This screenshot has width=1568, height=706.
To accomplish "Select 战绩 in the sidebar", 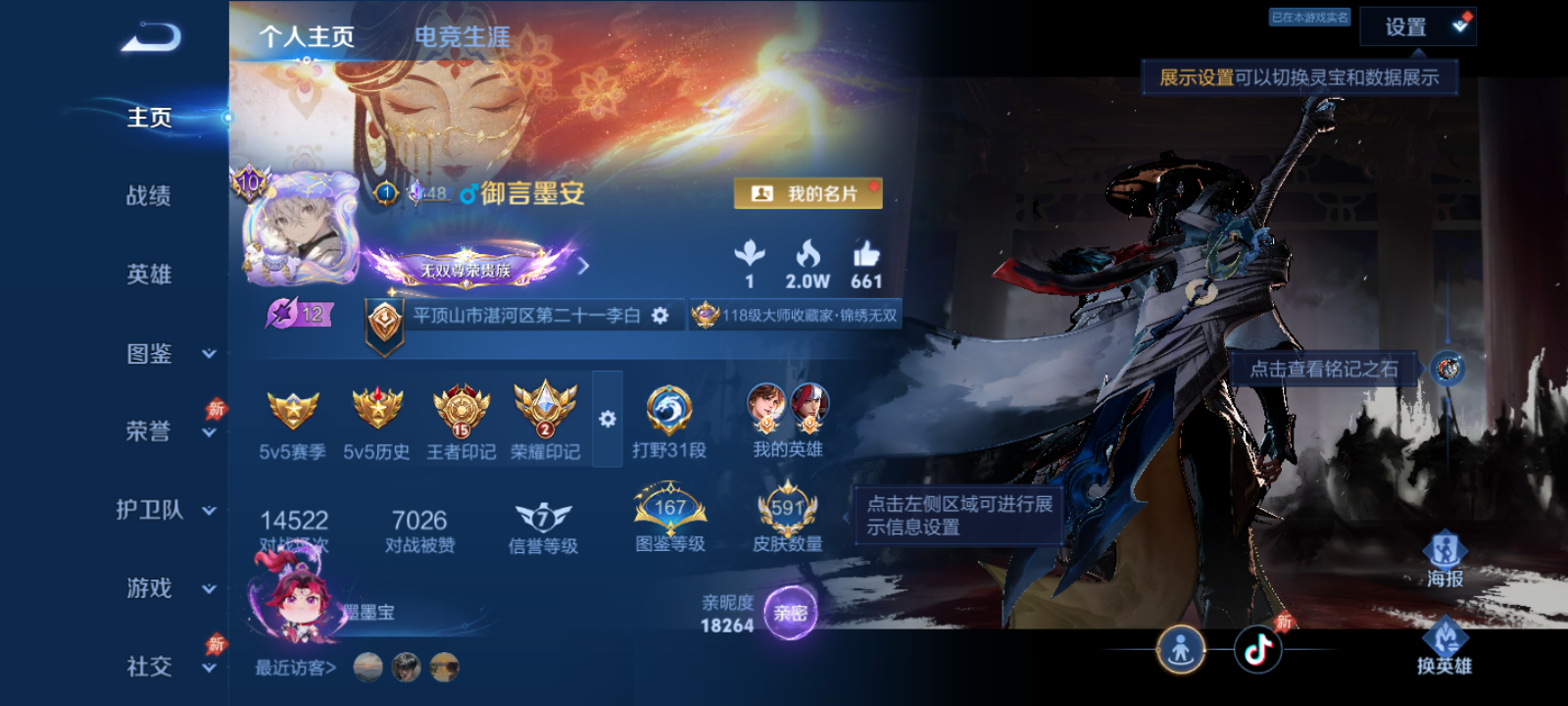I will tap(148, 197).
